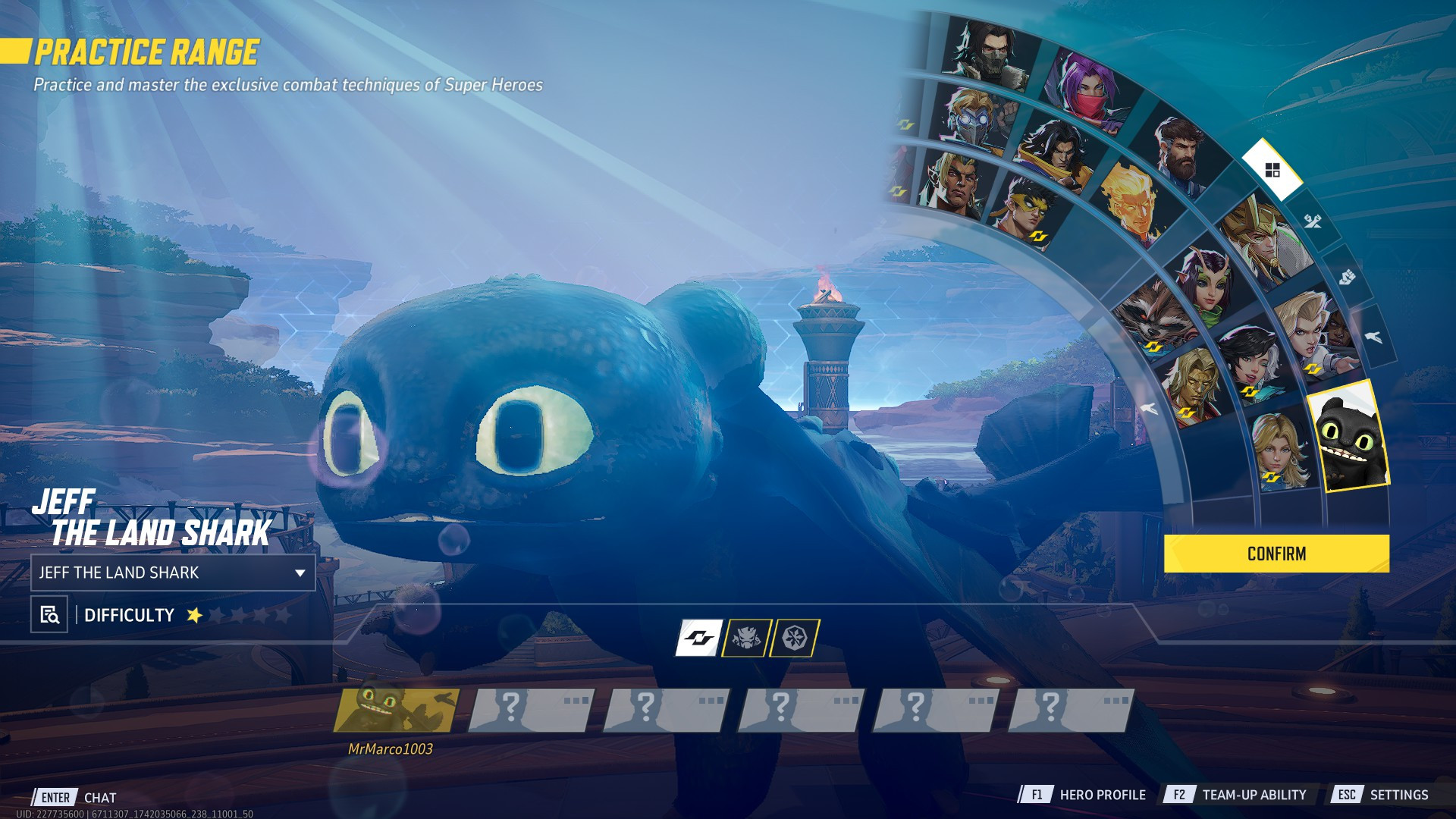The image size is (1456, 819).
Task: Click the first difficulty star
Action: tap(195, 617)
